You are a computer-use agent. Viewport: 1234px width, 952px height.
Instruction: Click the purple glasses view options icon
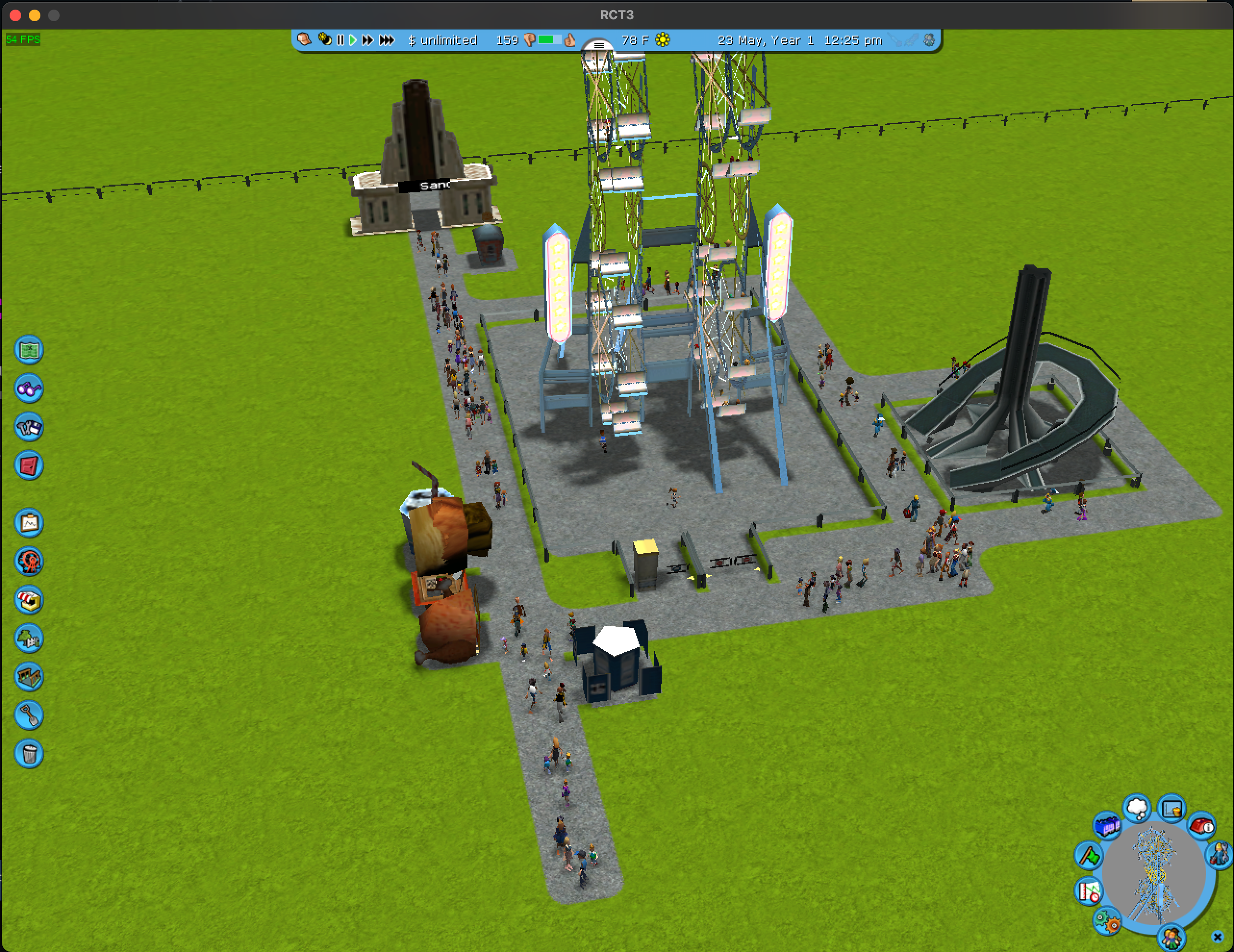click(x=29, y=388)
